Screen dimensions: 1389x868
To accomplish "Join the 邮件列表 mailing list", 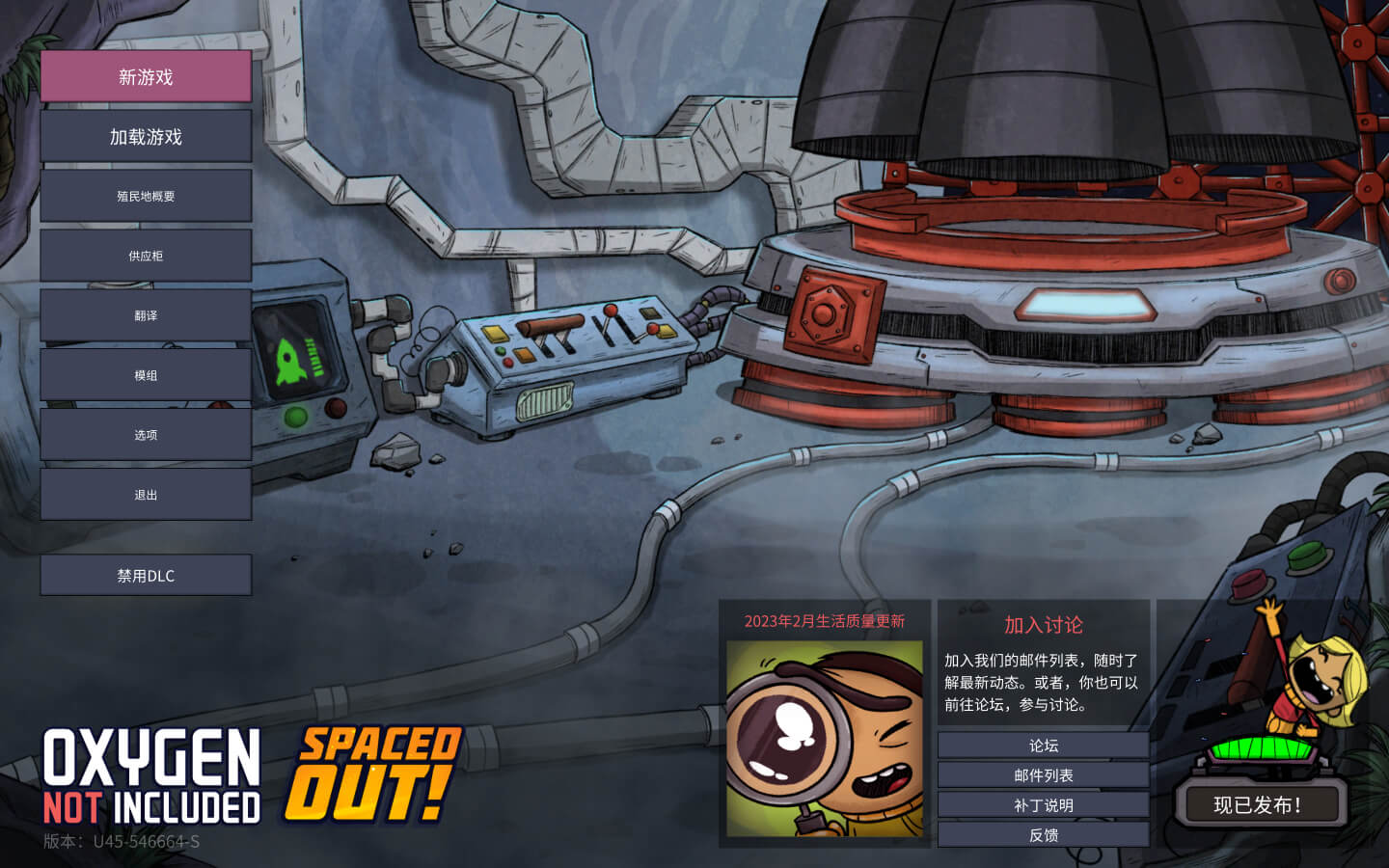I will pos(1043,773).
